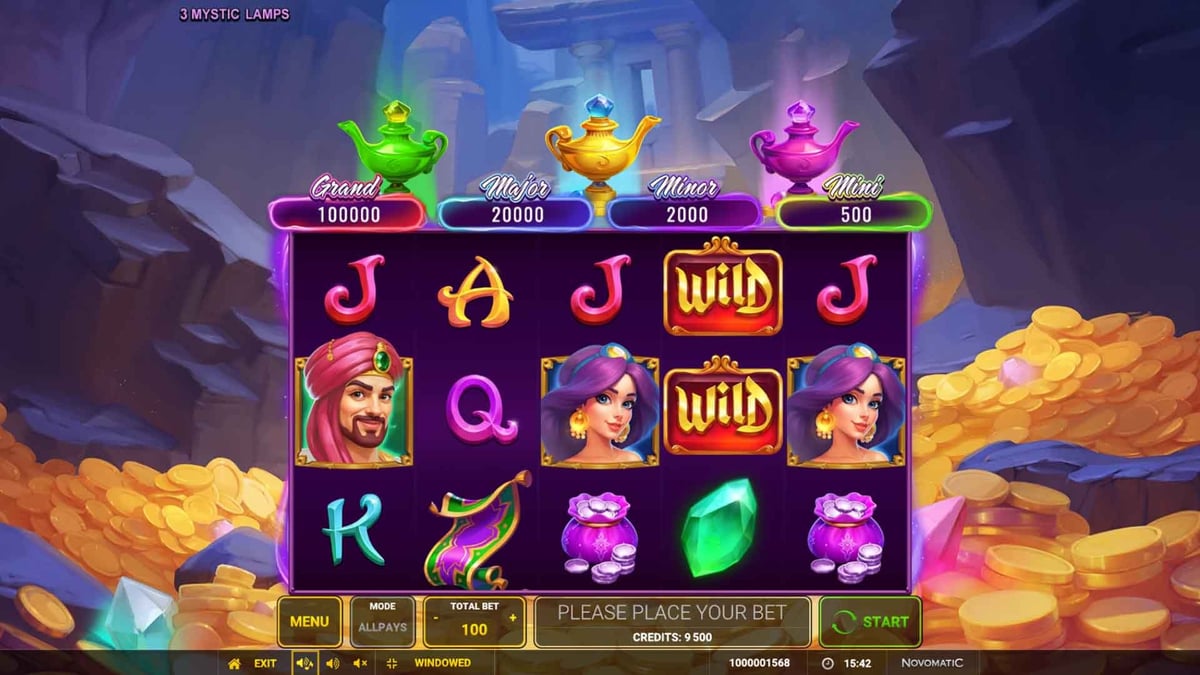Choose the full sound speaker icon
This screenshot has height=675, width=1200.
pos(304,663)
